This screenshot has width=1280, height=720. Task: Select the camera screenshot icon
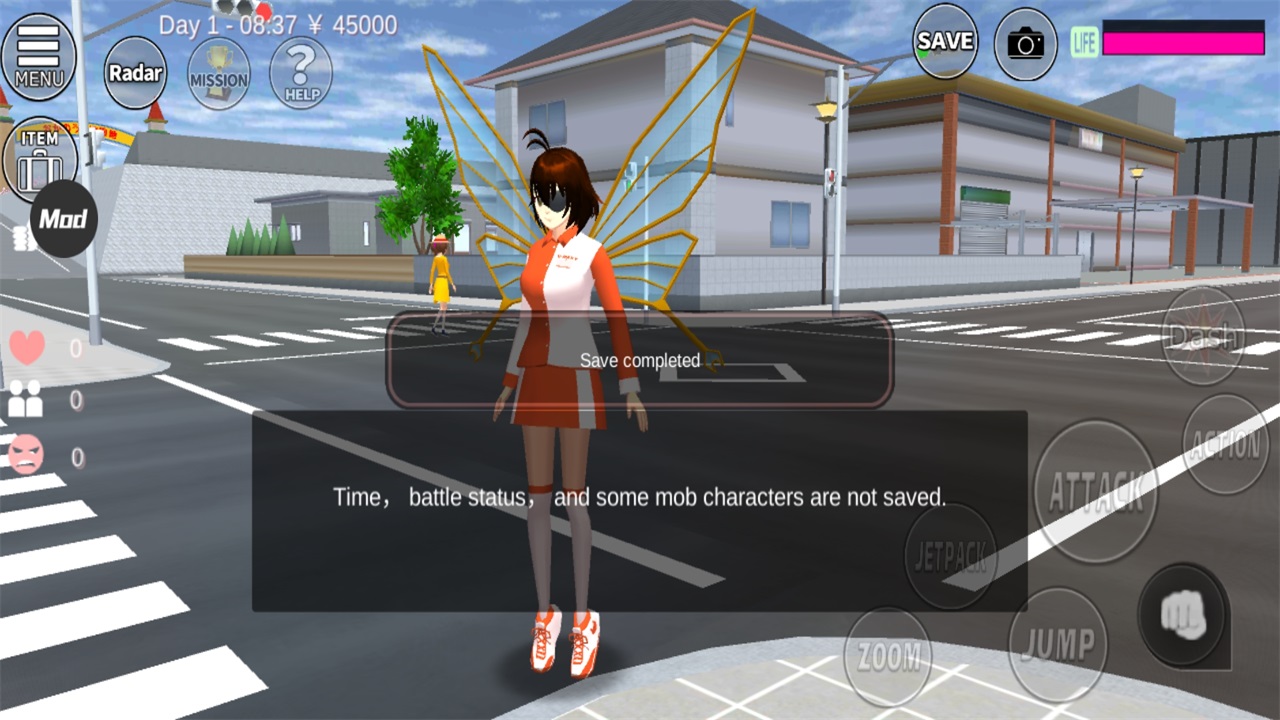[x=1026, y=42]
